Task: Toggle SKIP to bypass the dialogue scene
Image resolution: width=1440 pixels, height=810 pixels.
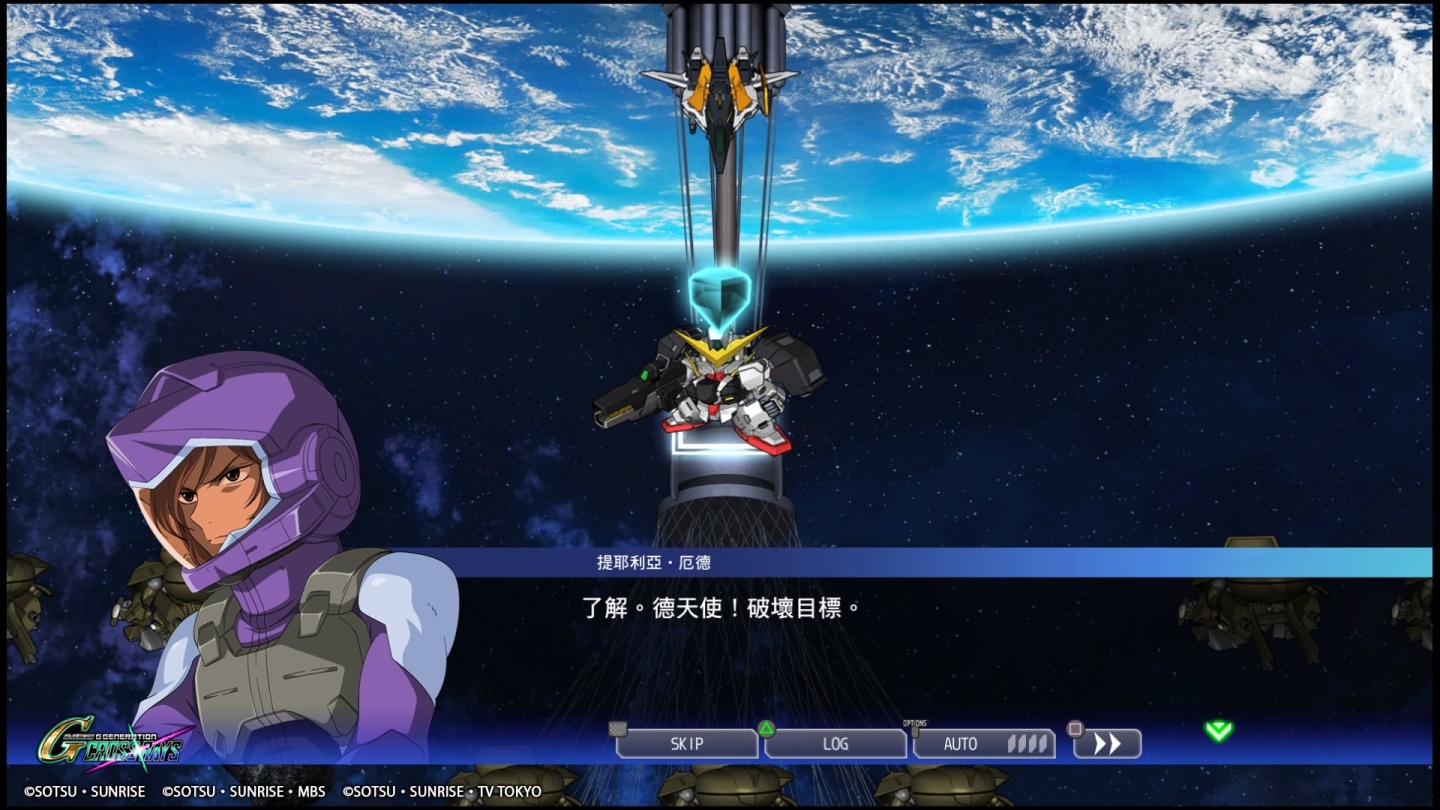Action: coord(687,744)
